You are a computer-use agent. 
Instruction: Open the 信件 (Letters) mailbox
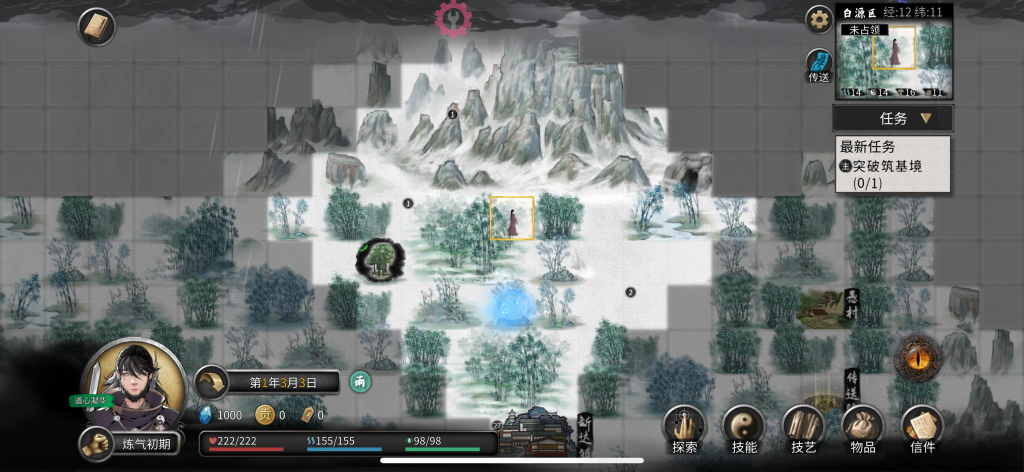pyautogui.click(x=922, y=427)
